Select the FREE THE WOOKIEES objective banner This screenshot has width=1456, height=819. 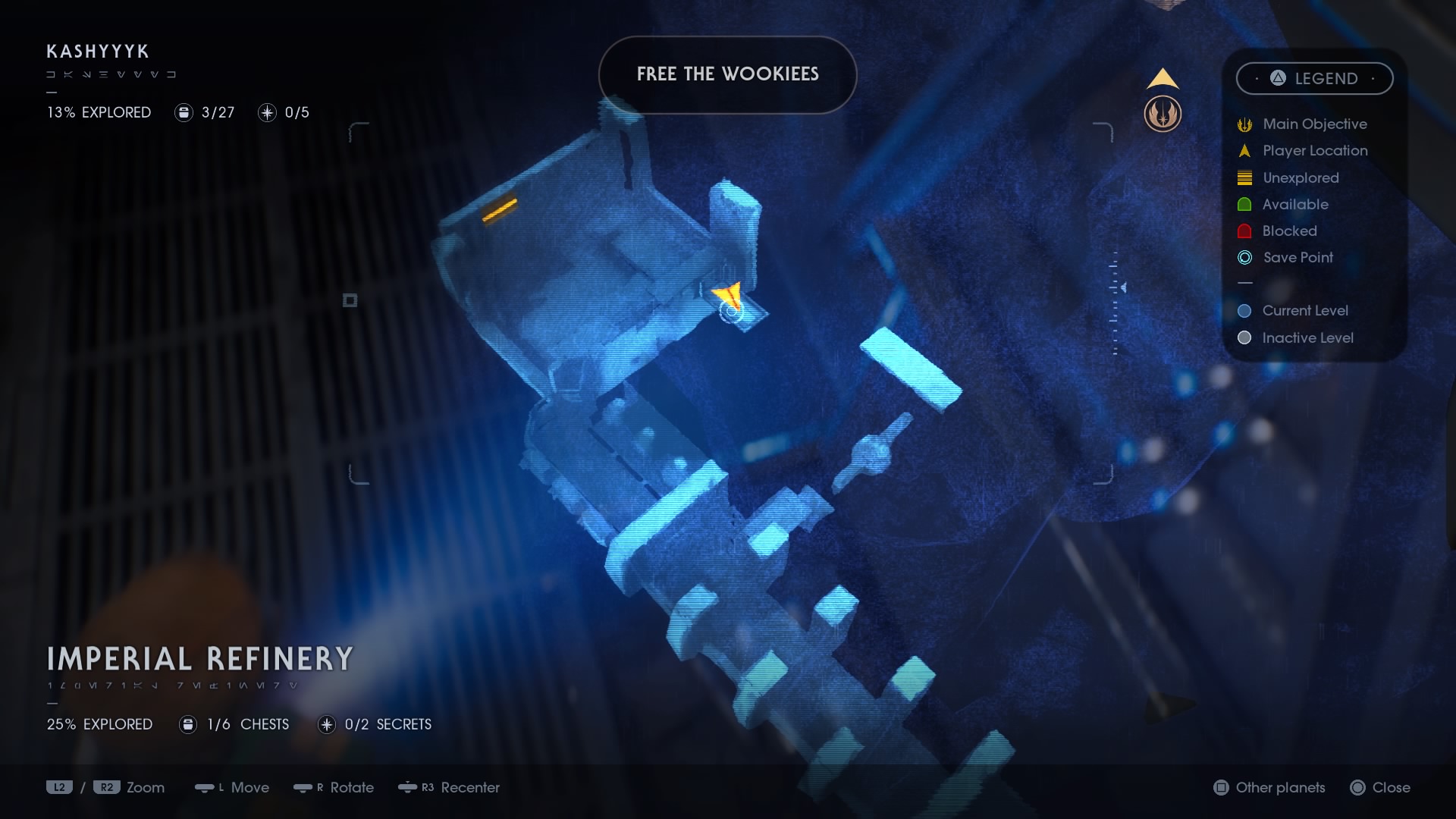727,74
